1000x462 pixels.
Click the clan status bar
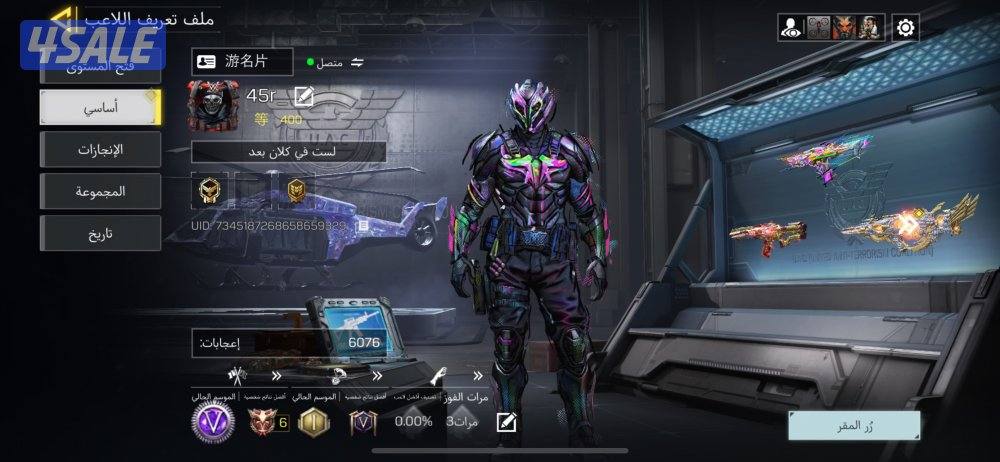pos(289,152)
